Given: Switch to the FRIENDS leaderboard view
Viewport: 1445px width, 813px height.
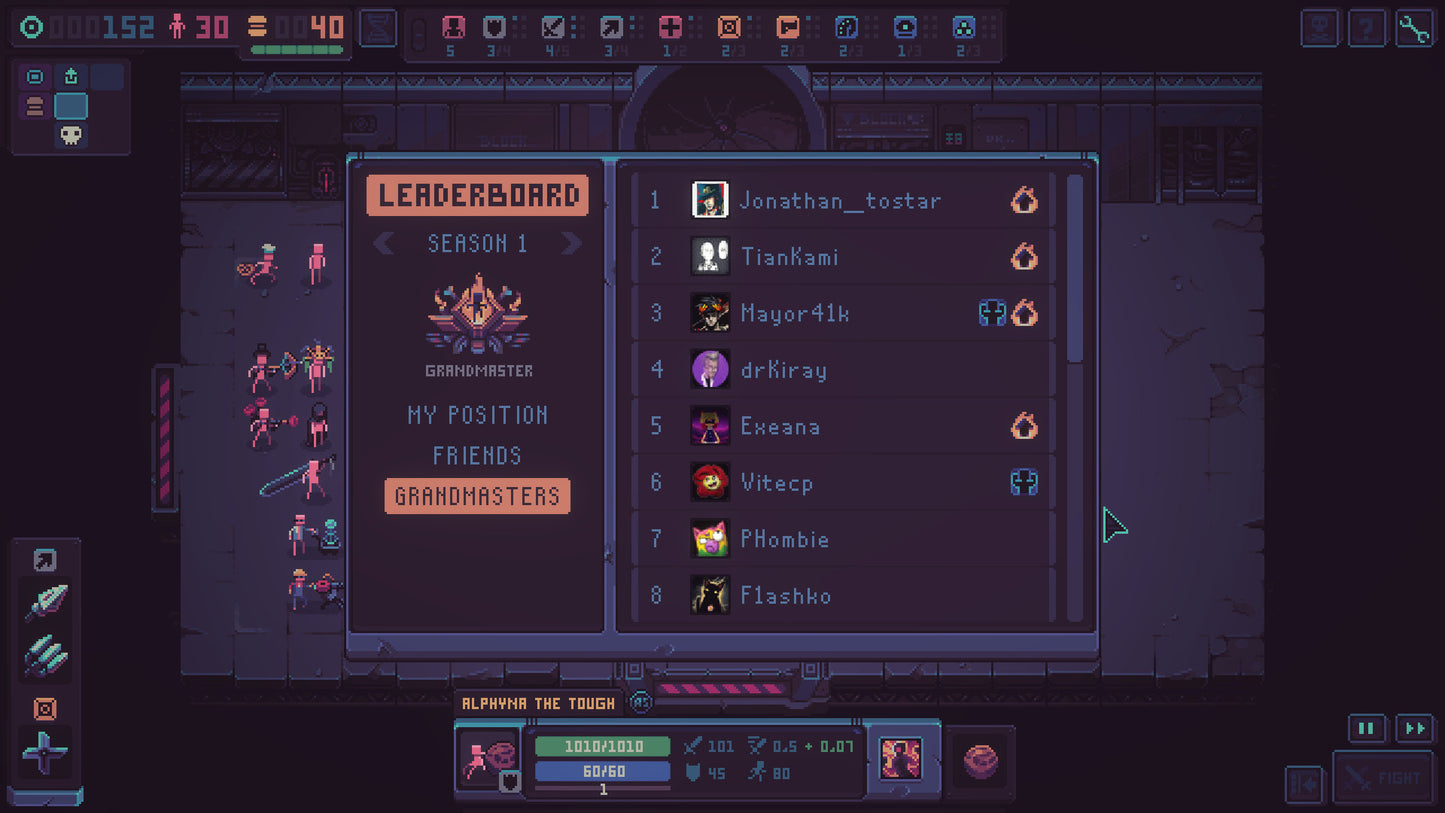Looking at the screenshot, I should coord(477,455).
